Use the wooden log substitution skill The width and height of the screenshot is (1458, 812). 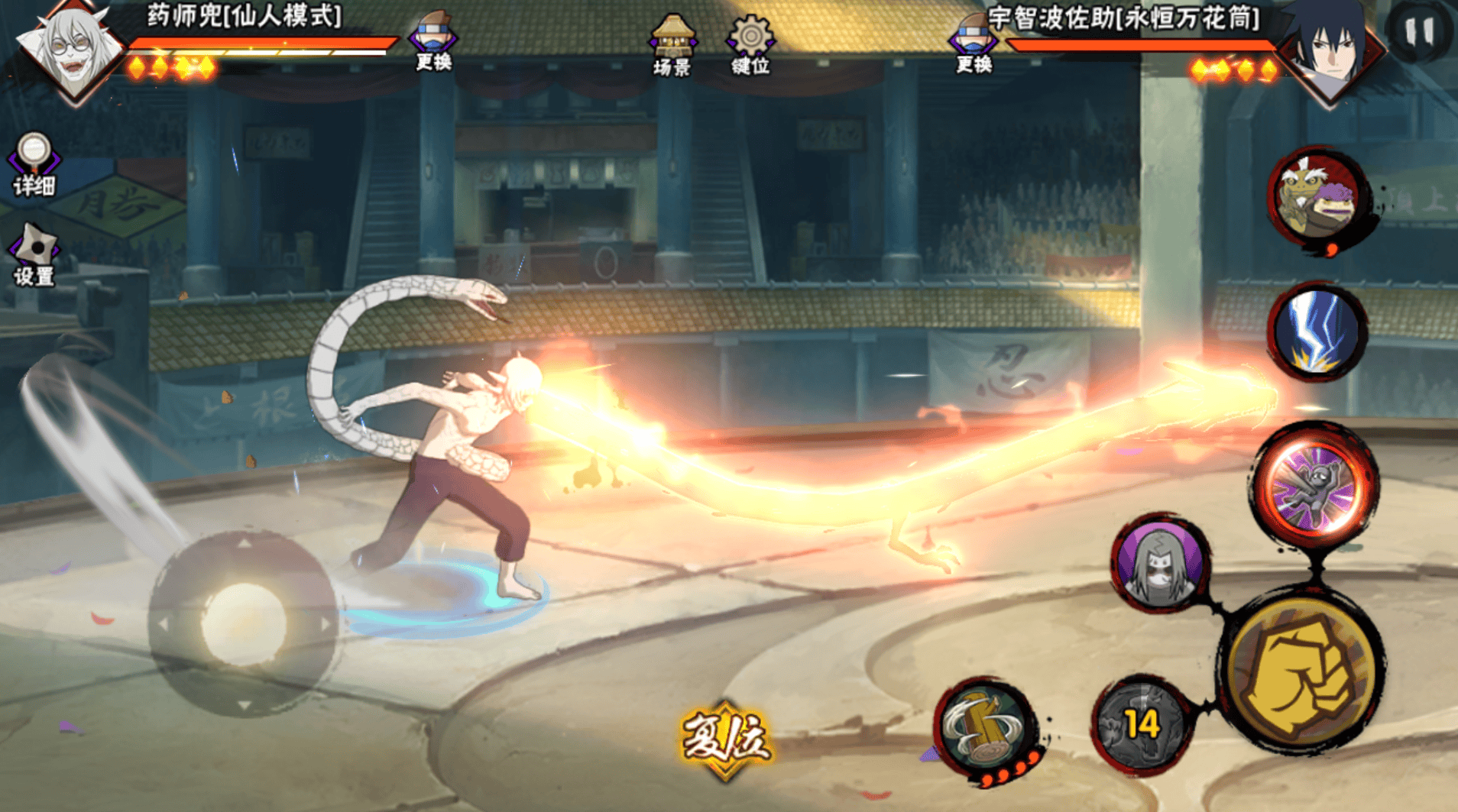pos(985,726)
